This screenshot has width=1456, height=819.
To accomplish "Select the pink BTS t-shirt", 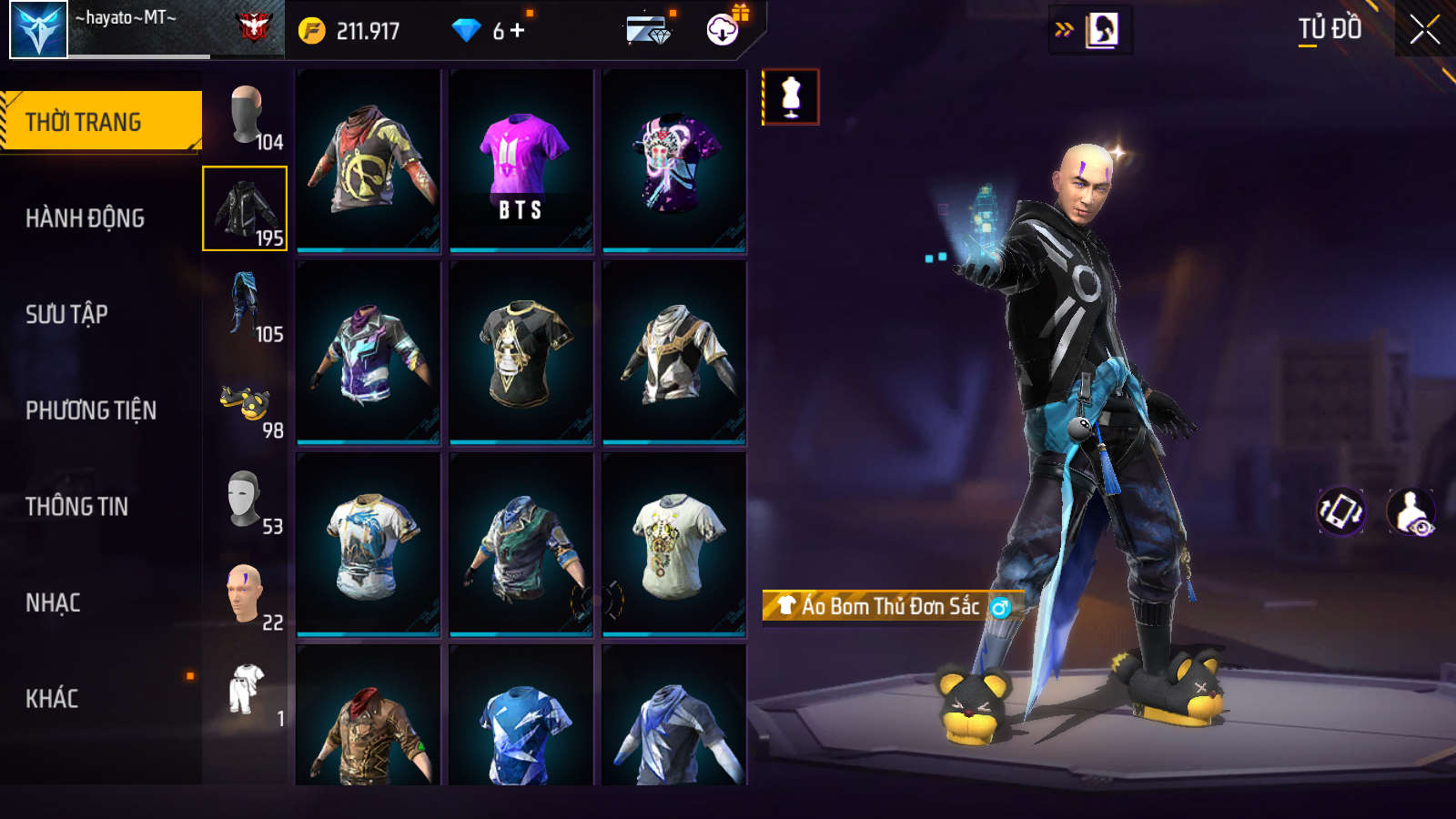I will point(521,161).
